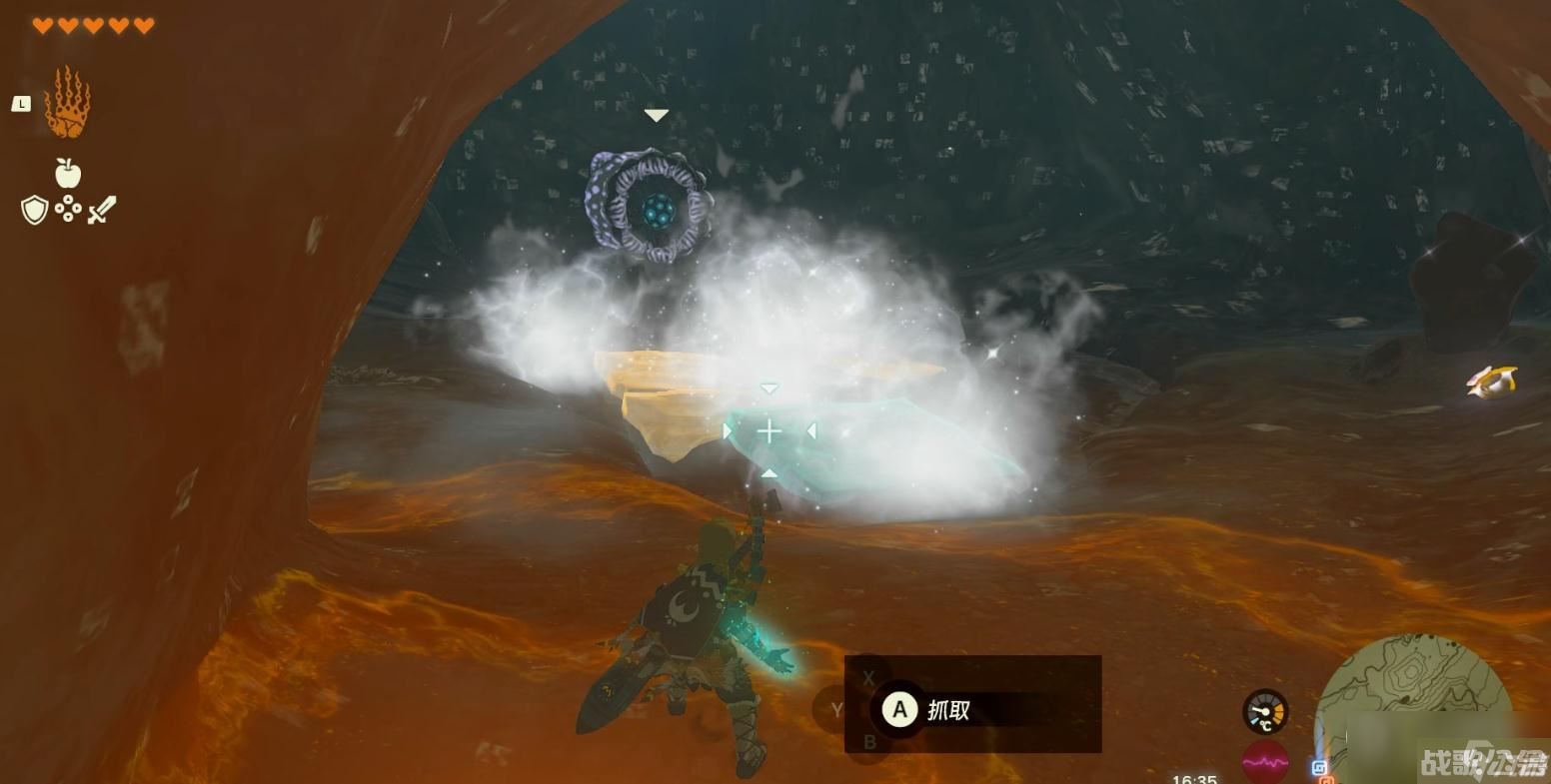1551x784 pixels.
Task: Select the Ultrahand ability icon
Action: pos(67,102)
